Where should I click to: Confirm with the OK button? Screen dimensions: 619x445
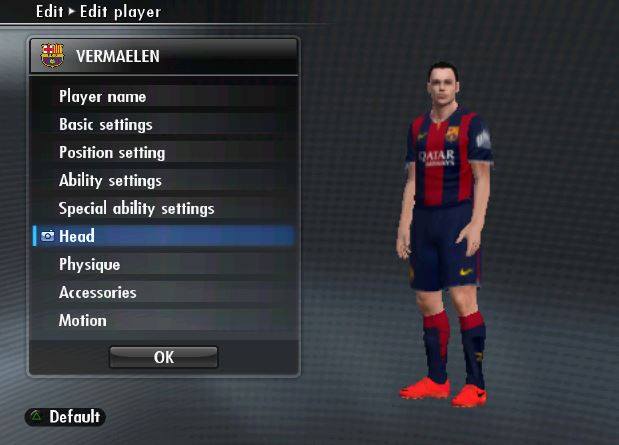click(163, 357)
